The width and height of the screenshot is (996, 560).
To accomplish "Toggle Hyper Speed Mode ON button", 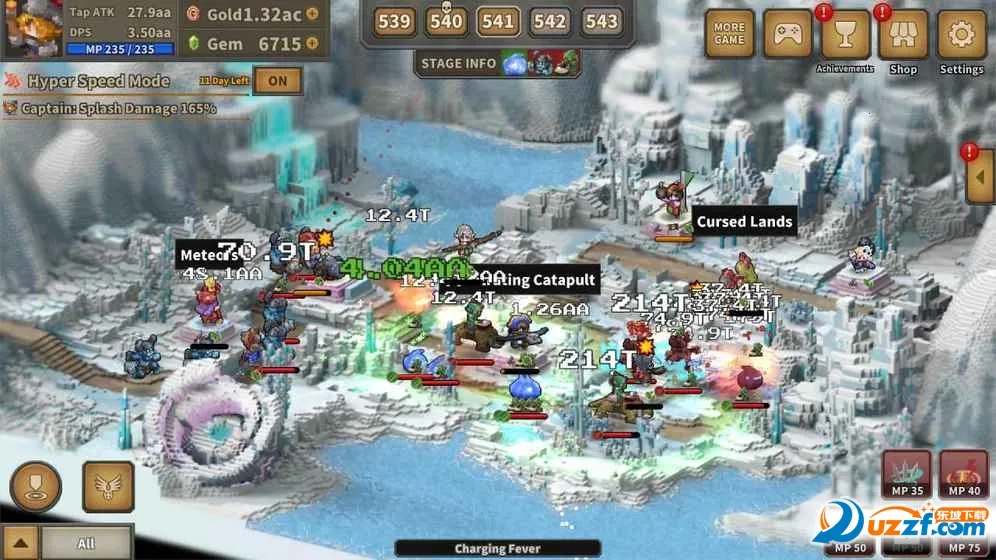I will [x=277, y=81].
